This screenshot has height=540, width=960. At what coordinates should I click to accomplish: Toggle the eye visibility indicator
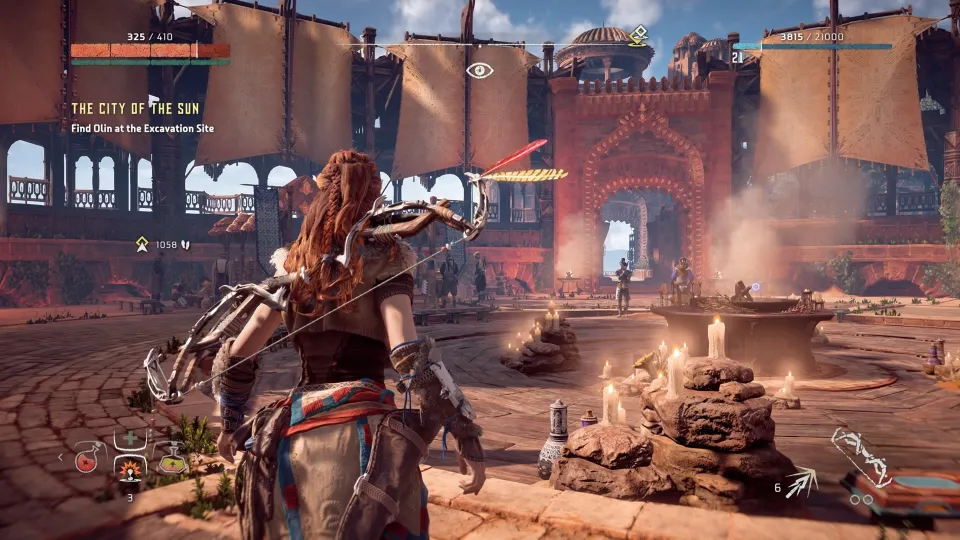480,70
